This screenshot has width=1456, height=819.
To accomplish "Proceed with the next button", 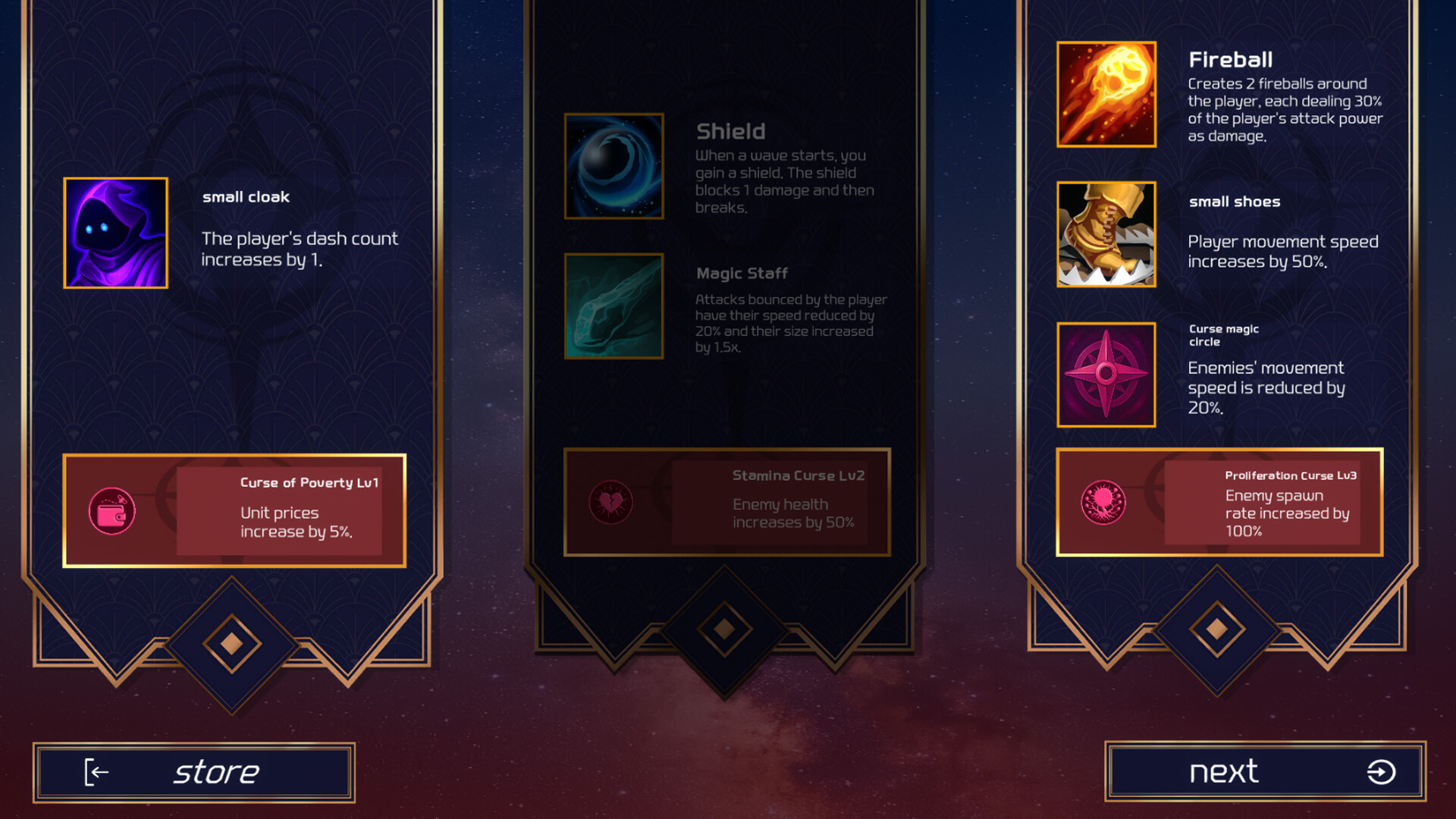I will point(1265,772).
